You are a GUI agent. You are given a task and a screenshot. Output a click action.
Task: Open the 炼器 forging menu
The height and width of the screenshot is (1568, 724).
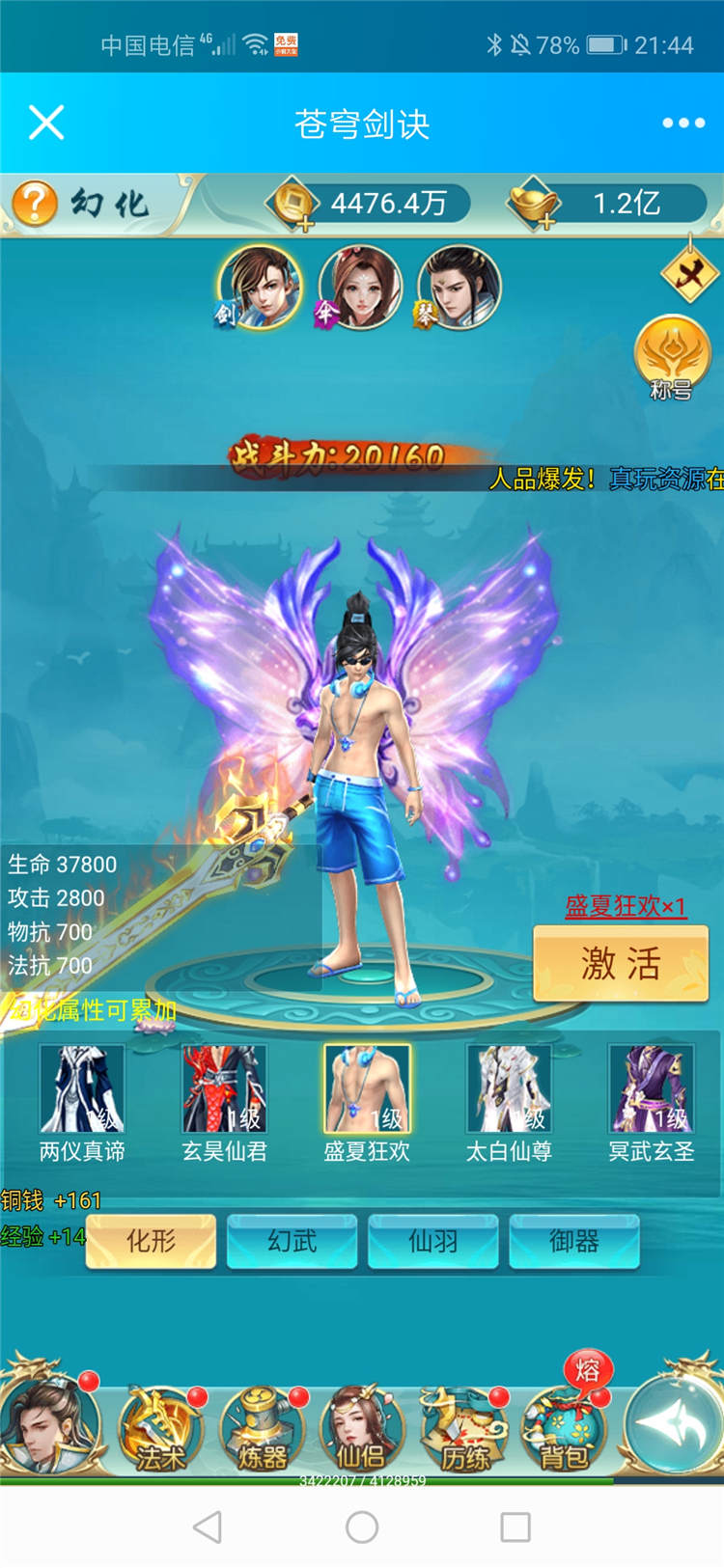pos(262,1430)
